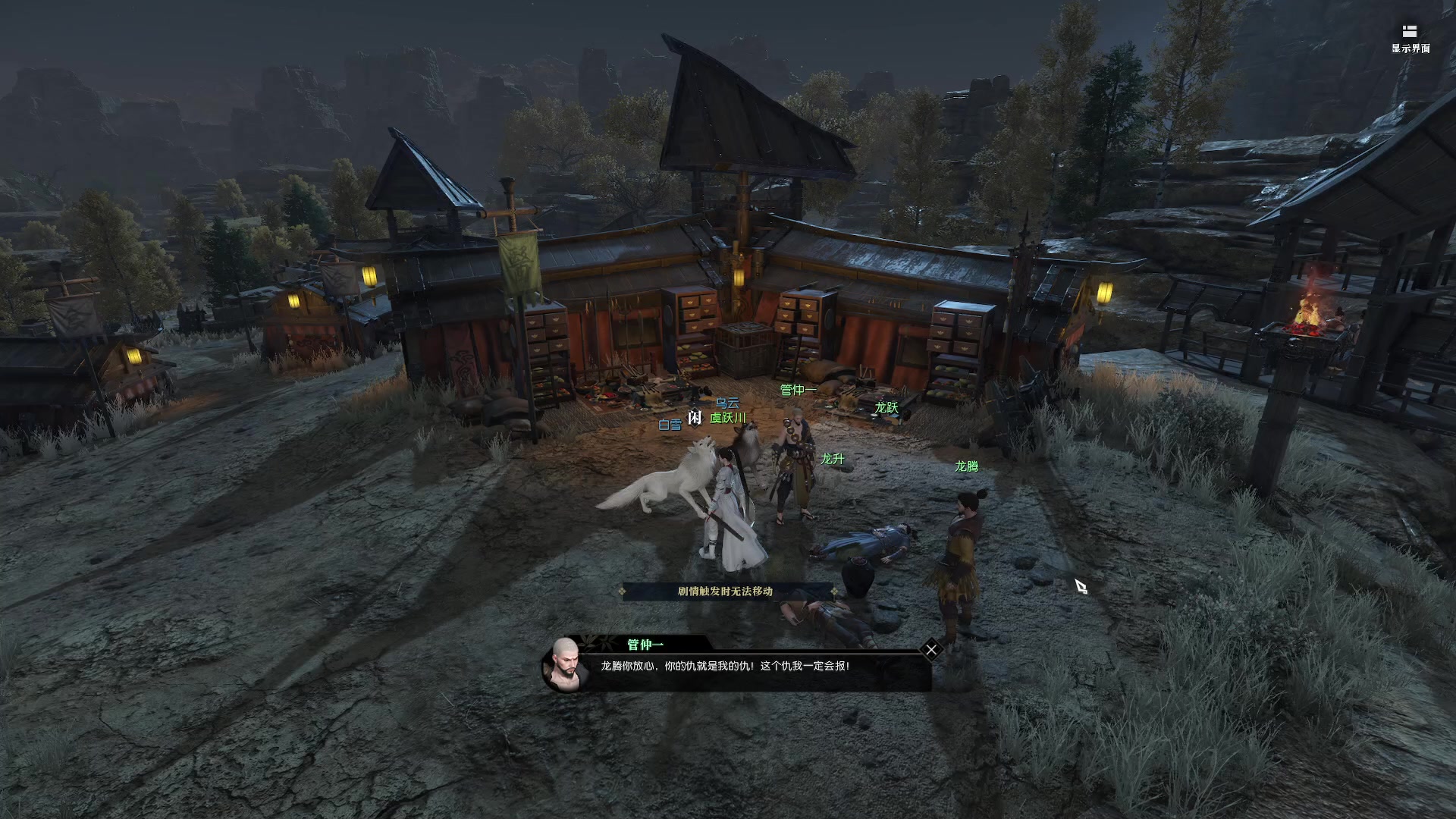The width and height of the screenshot is (1456, 819).
Task: Toggle the 显示界面 show-interface button
Action: pos(1410,38)
